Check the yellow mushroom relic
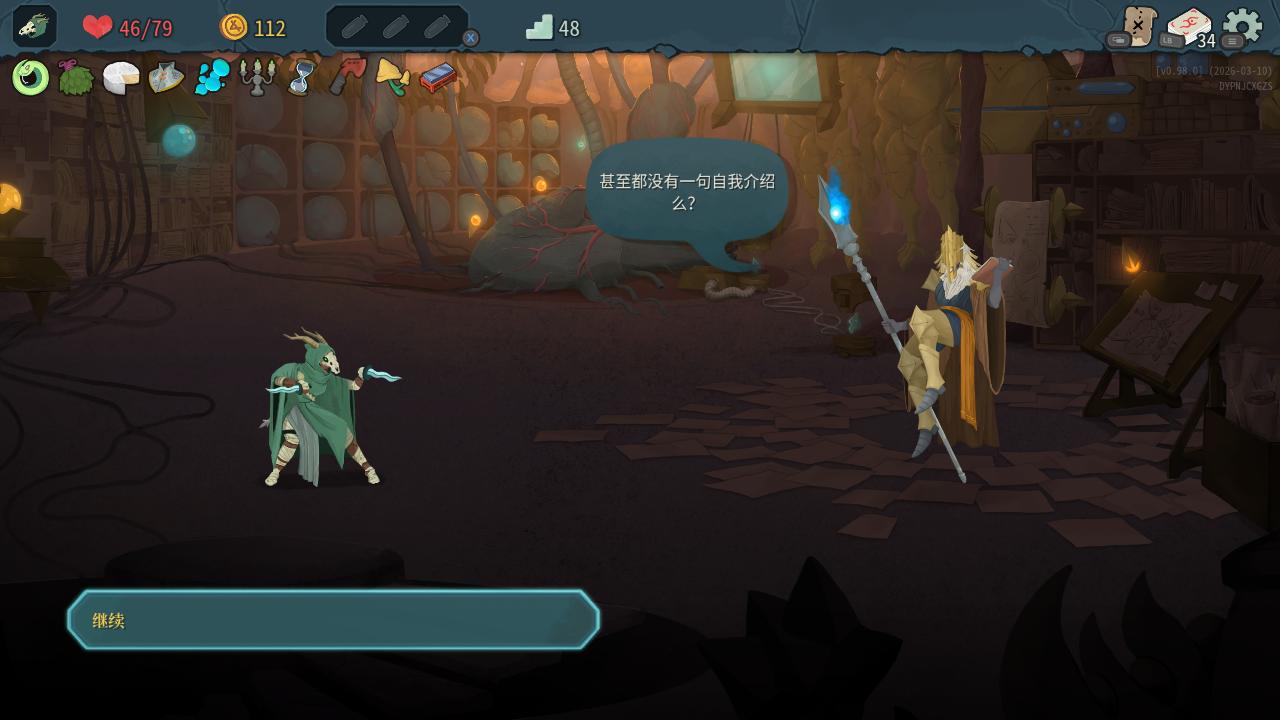1280x720 pixels. click(392, 77)
